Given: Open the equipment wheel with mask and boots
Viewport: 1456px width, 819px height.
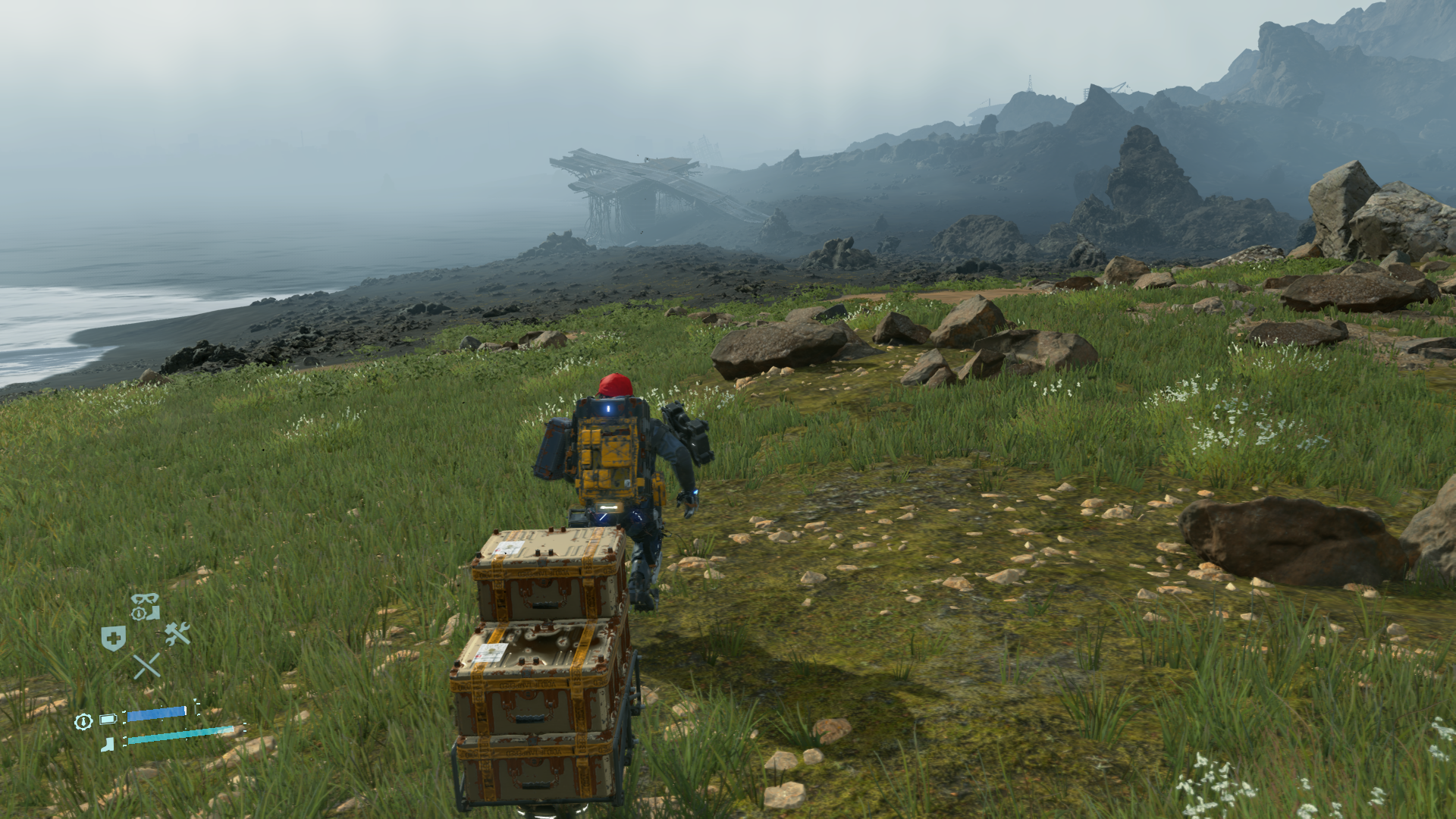Looking at the screenshot, I should click(x=144, y=607).
